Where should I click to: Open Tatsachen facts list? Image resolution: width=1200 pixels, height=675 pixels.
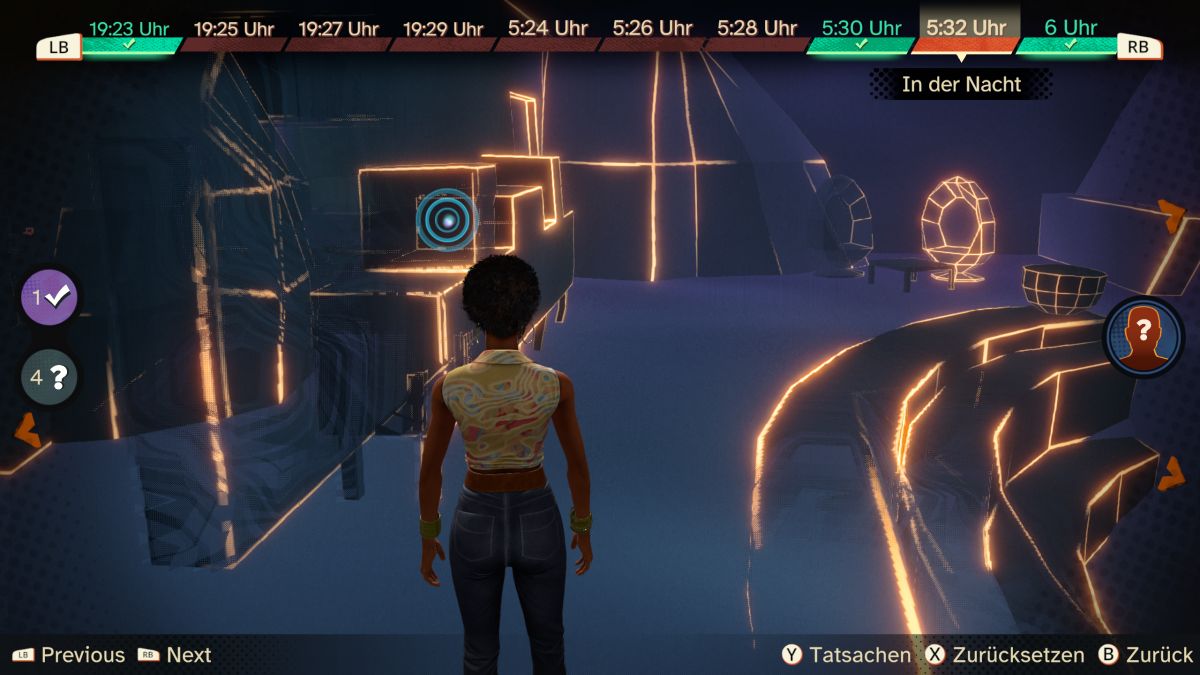coord(848,655)
